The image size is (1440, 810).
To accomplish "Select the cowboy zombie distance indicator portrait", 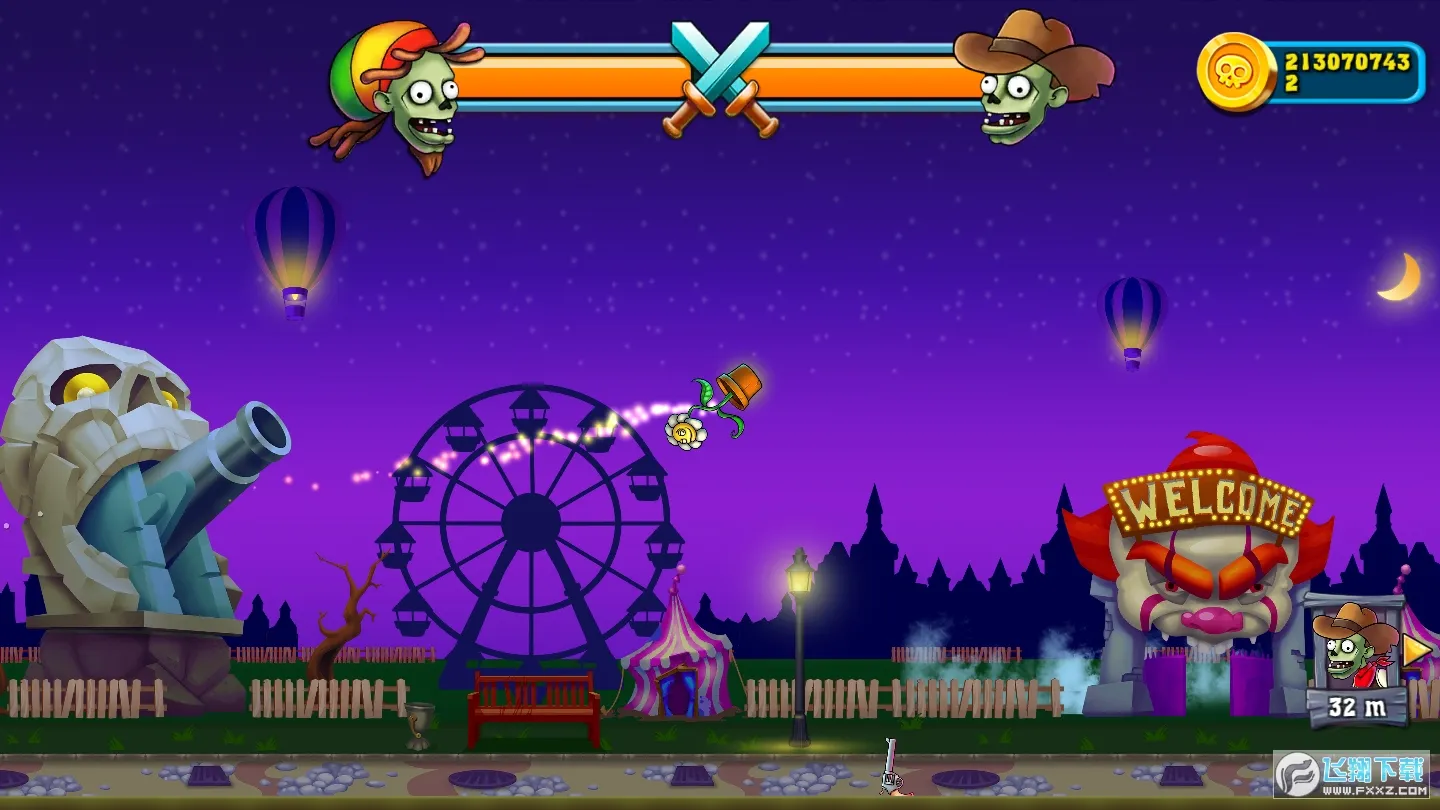I will [1356, 646].
